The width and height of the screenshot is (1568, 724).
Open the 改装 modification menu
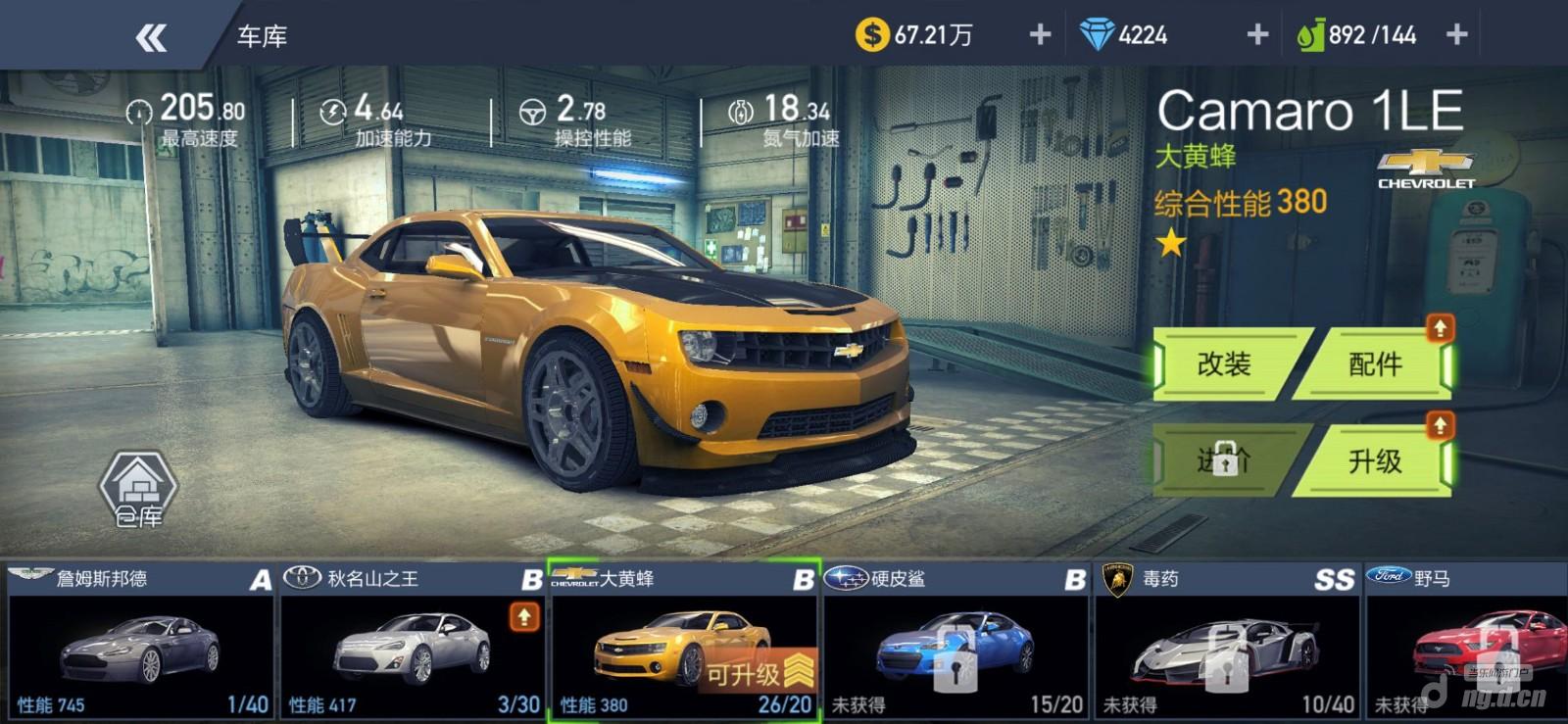(x=1226, y=365)
